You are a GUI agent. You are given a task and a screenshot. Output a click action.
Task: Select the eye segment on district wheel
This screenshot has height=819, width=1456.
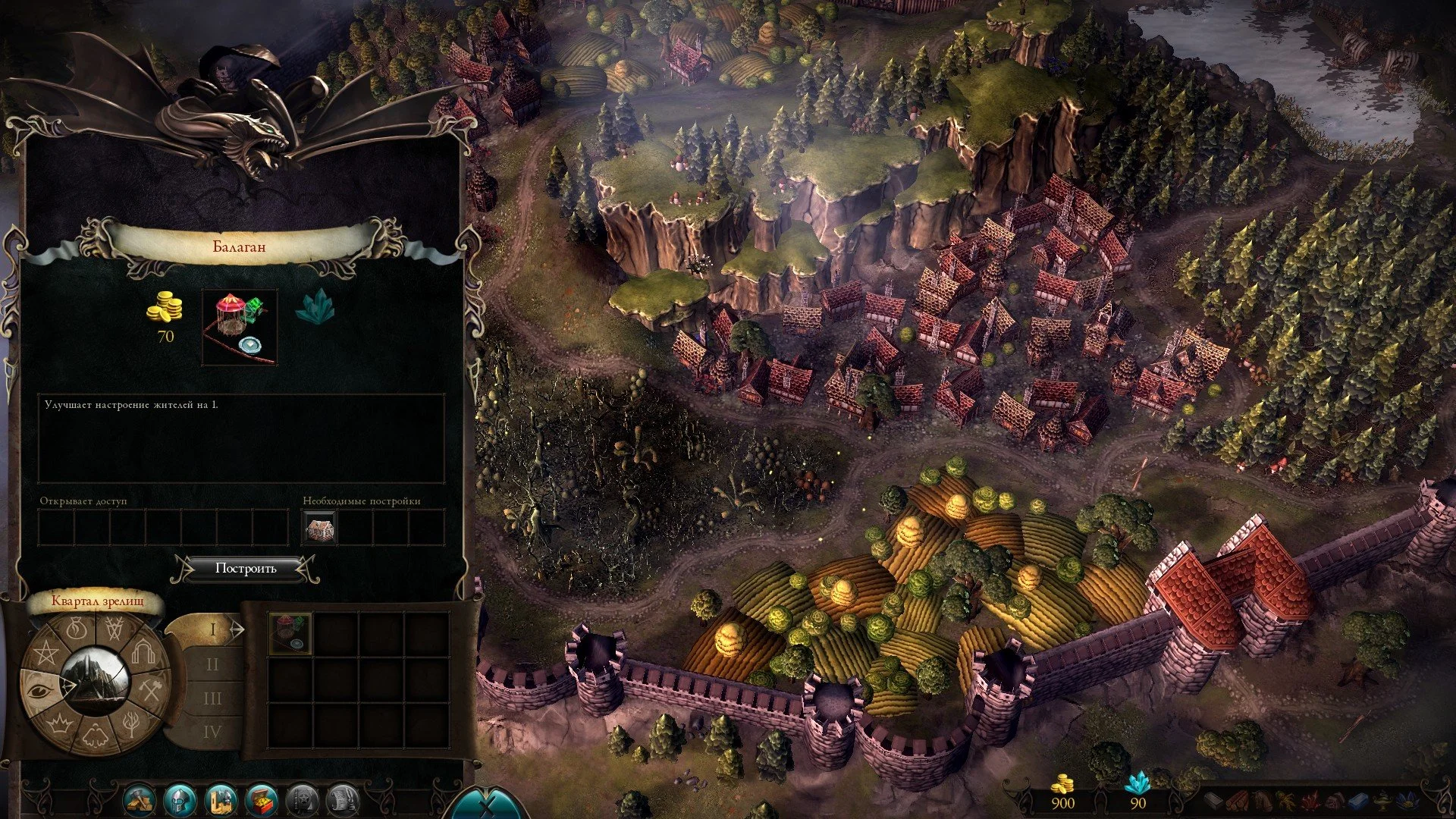[40, 690]
